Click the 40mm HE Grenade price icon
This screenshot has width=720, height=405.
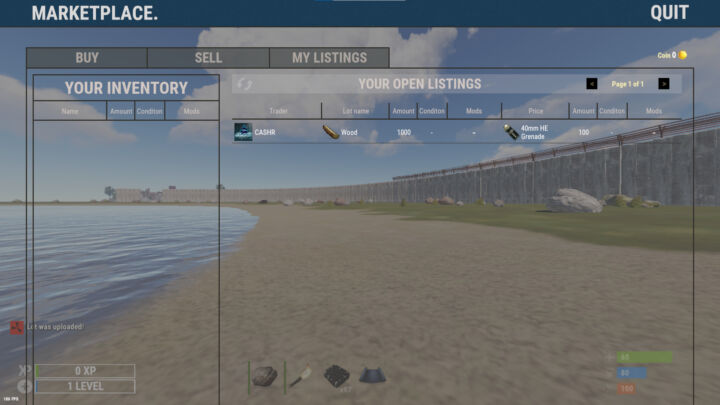511,132
